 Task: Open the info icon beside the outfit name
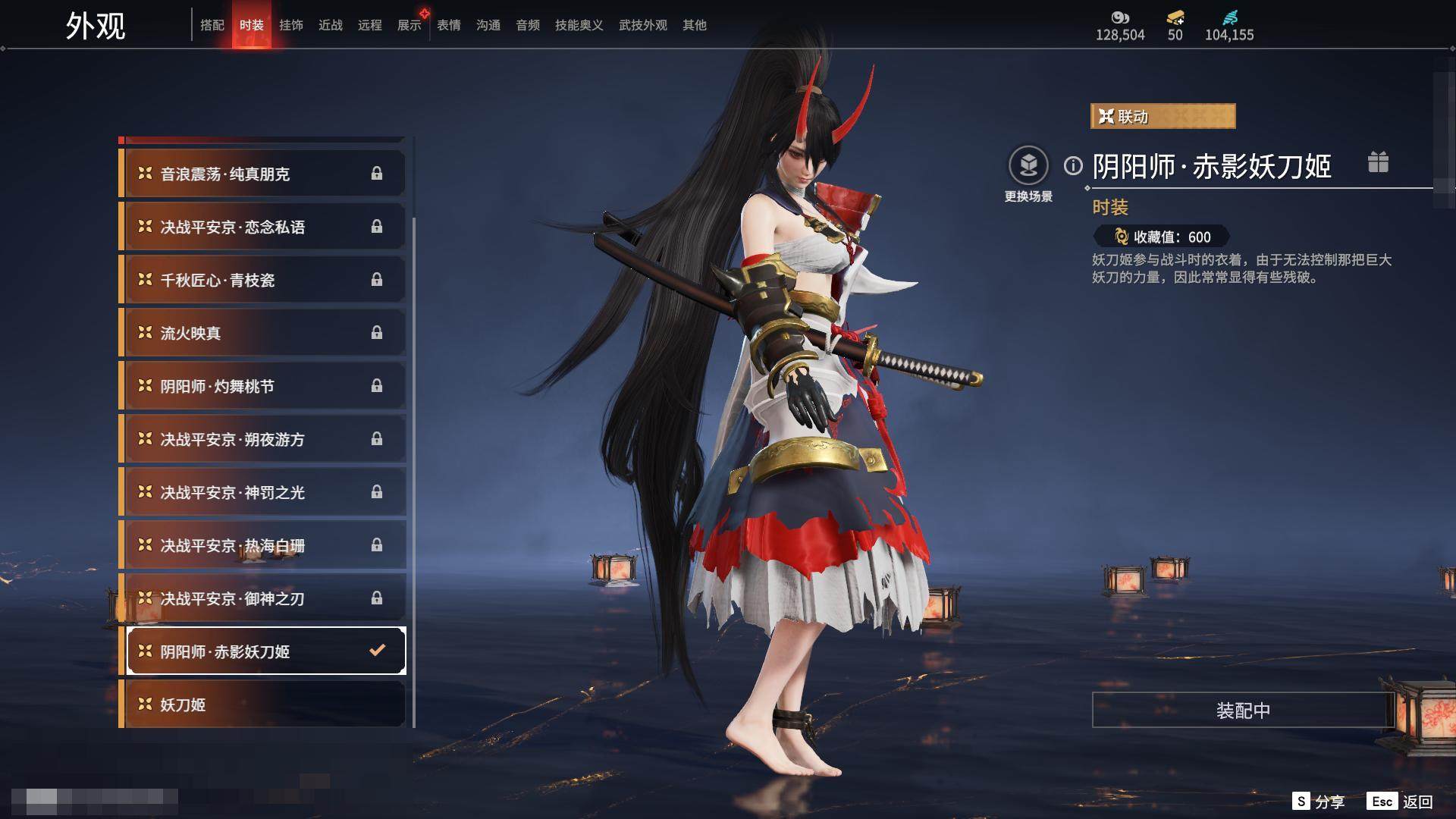click(x=1073, y=165)
